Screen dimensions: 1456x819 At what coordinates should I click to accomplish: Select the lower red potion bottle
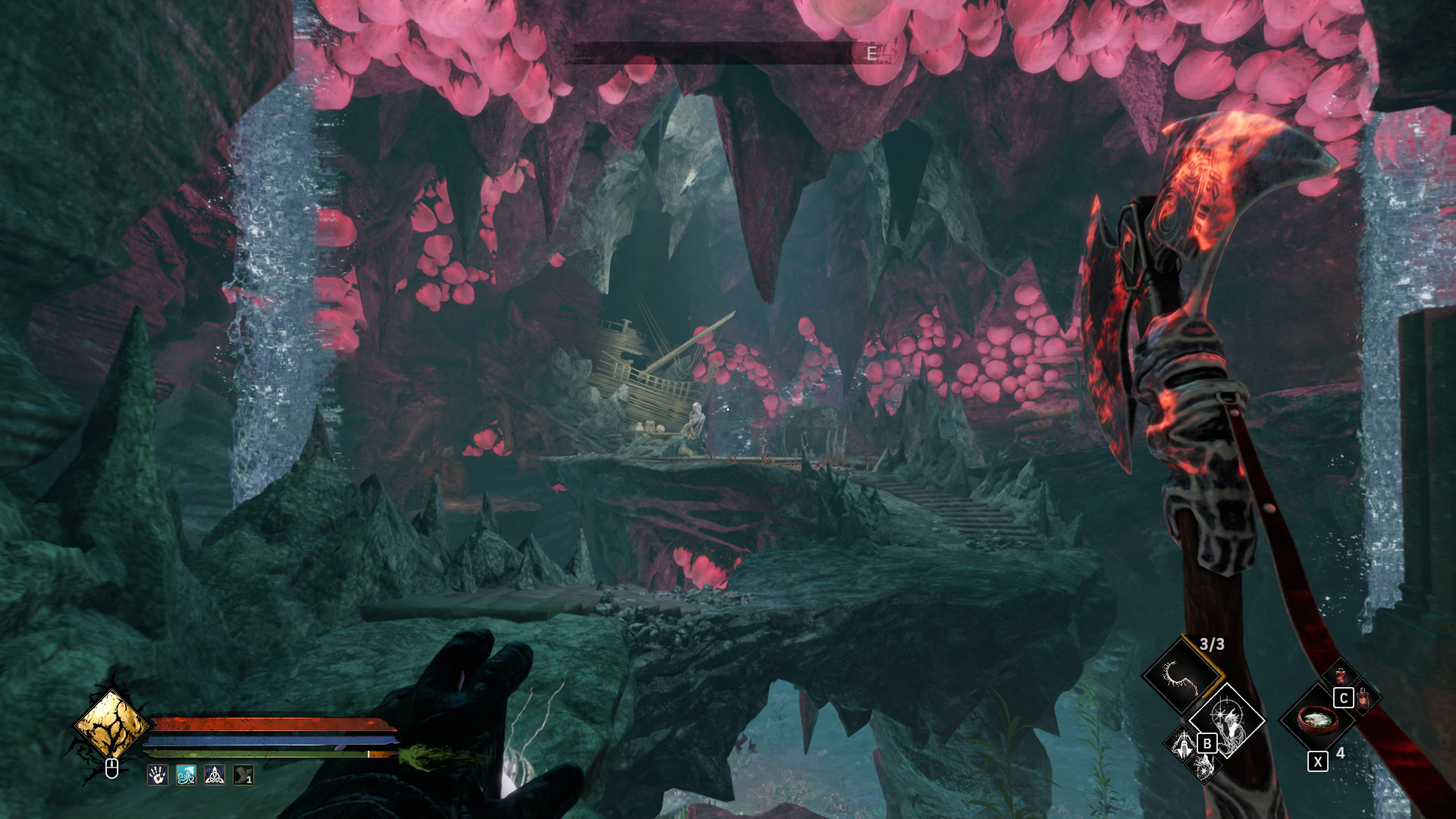point(1364,697)
